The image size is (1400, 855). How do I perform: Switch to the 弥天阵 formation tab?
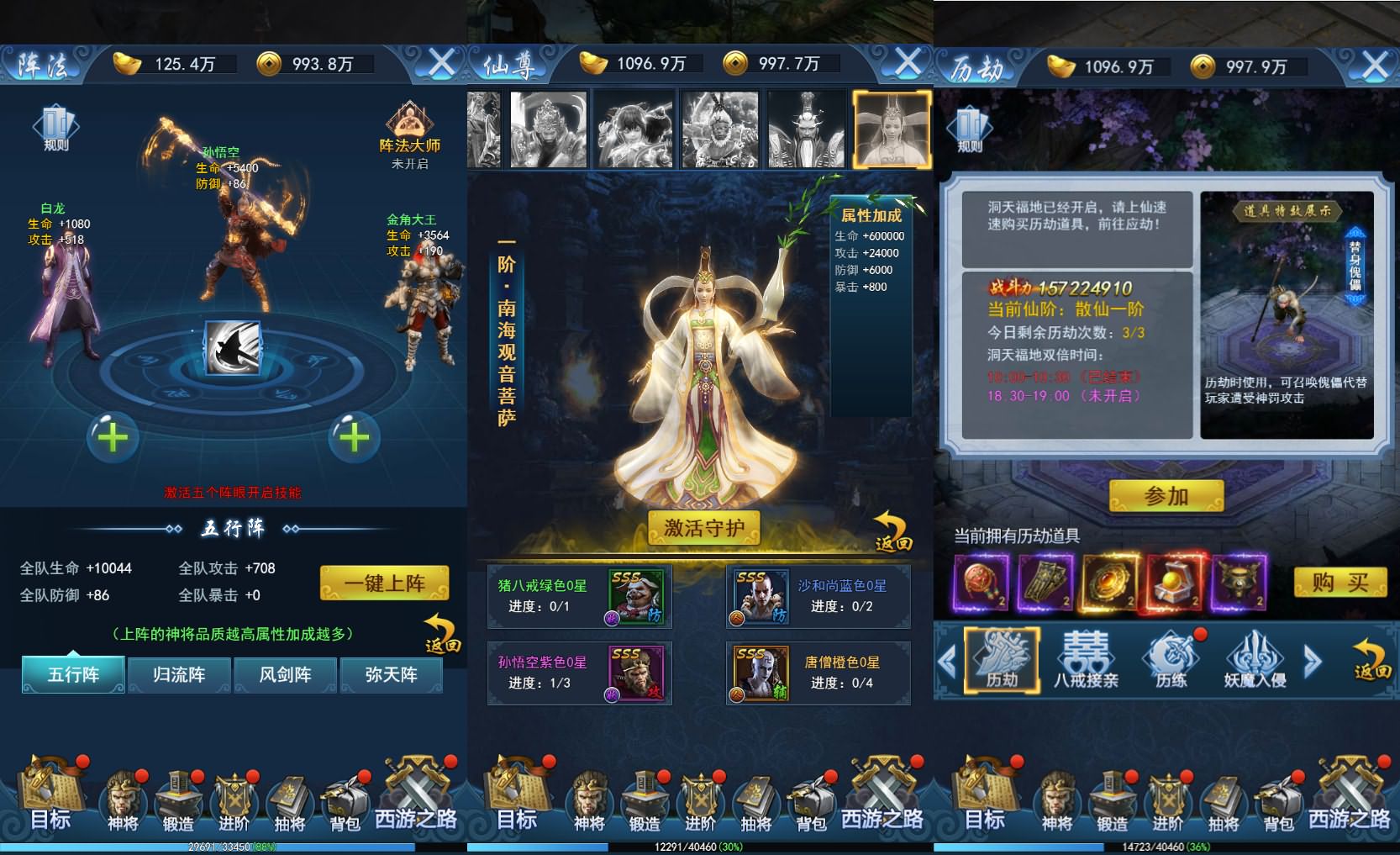392,675
